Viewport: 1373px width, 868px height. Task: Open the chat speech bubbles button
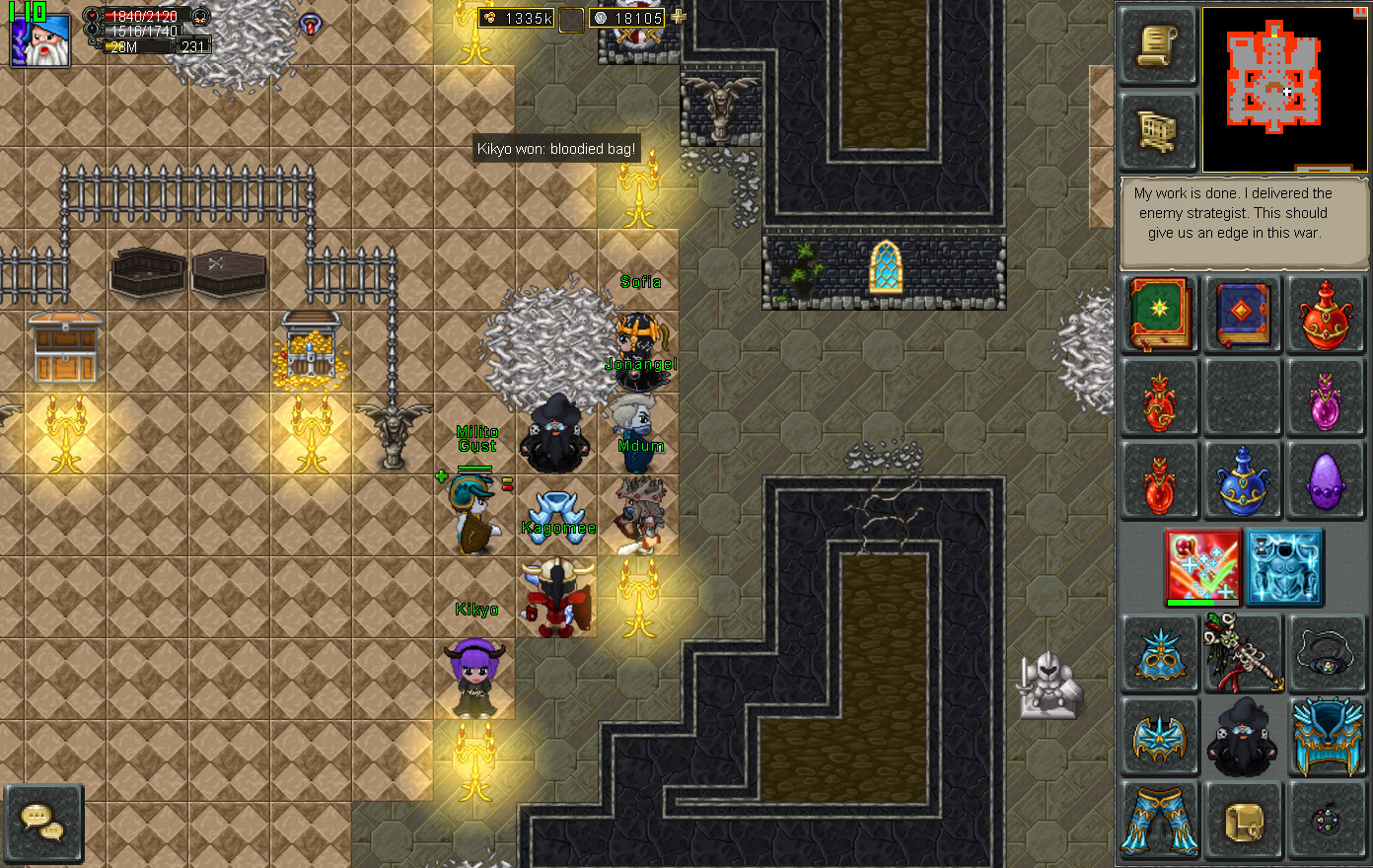click(x=42, y=822)
